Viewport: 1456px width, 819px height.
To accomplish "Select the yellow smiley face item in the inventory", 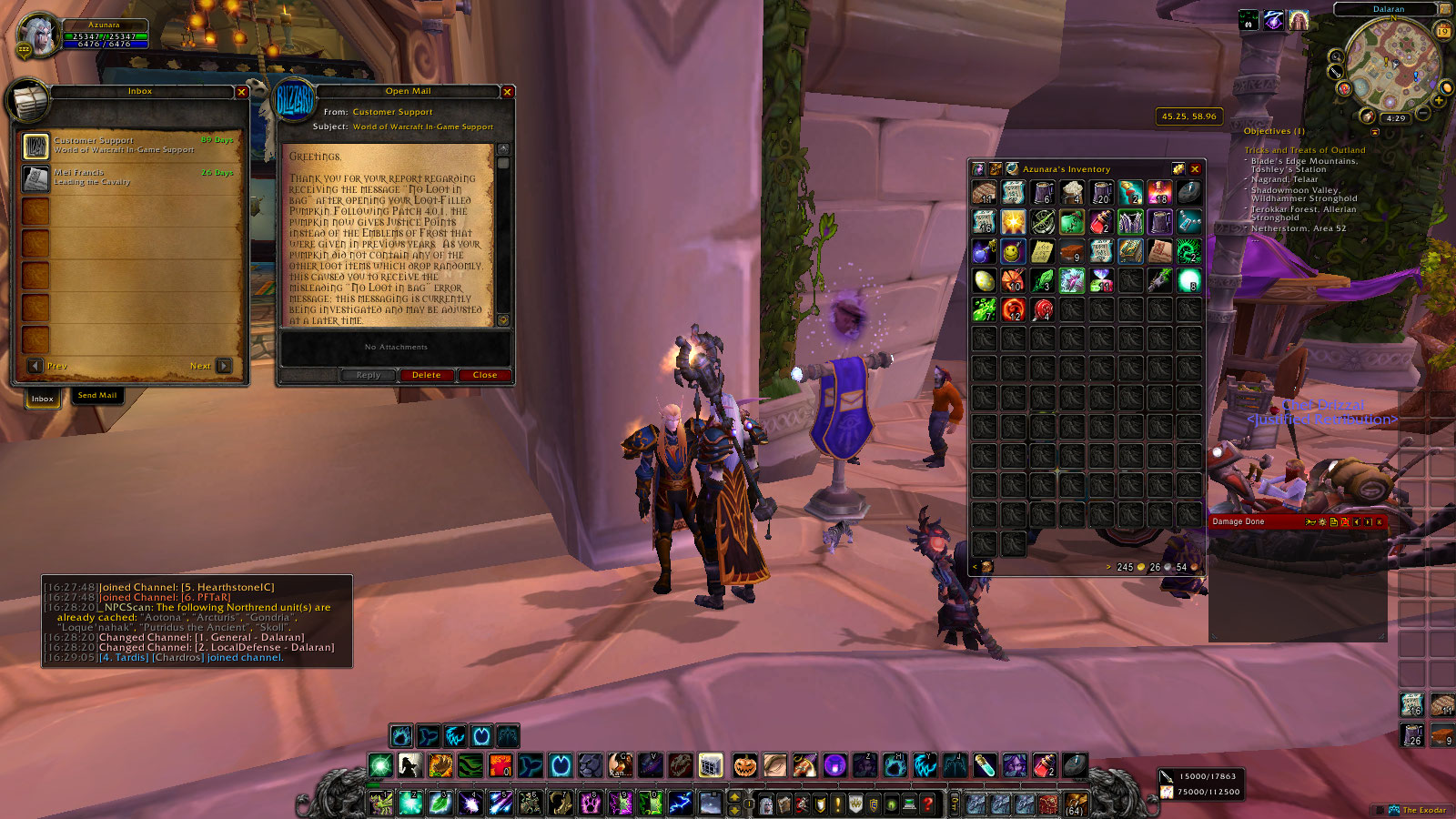I will 1013,249.
